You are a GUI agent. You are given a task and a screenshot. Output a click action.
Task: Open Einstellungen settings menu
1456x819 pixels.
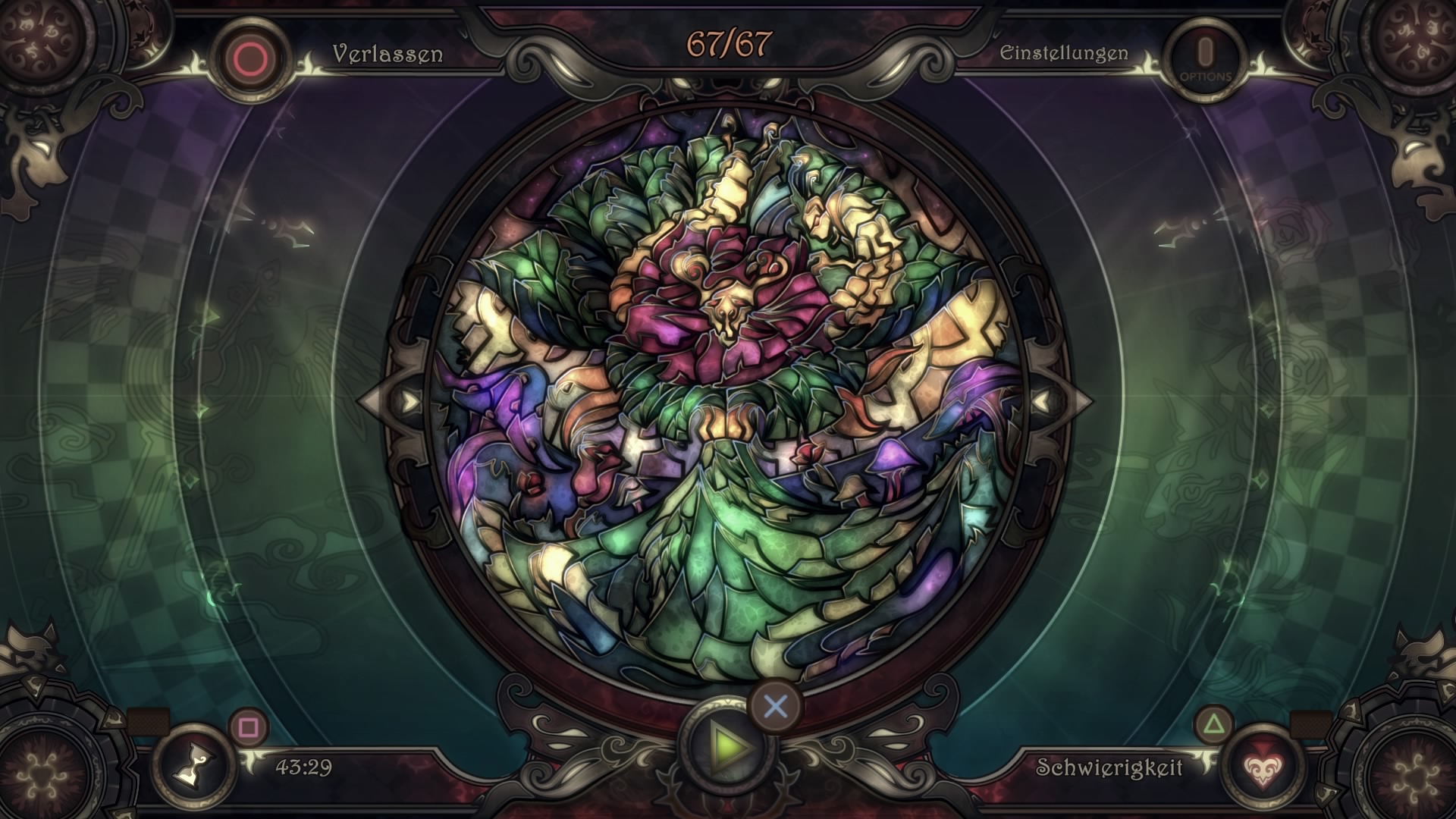1064,53
